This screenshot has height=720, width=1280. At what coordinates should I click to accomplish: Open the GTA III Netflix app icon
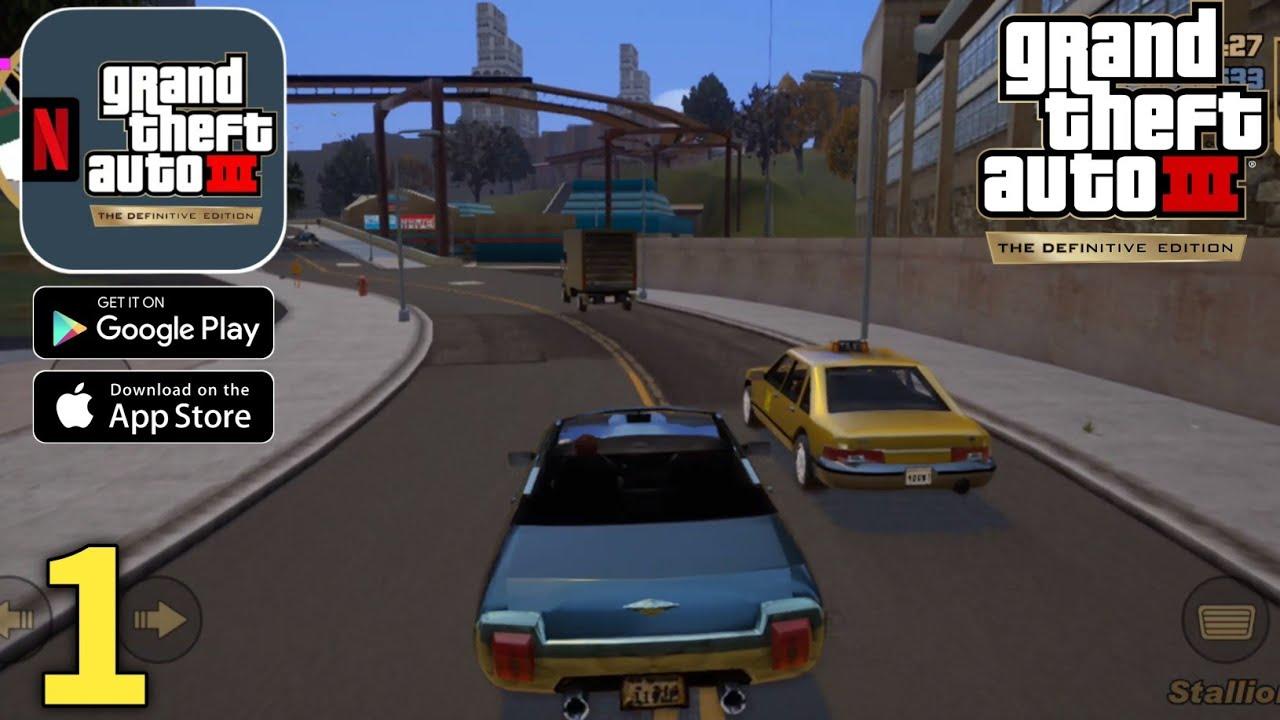point(155,140)
